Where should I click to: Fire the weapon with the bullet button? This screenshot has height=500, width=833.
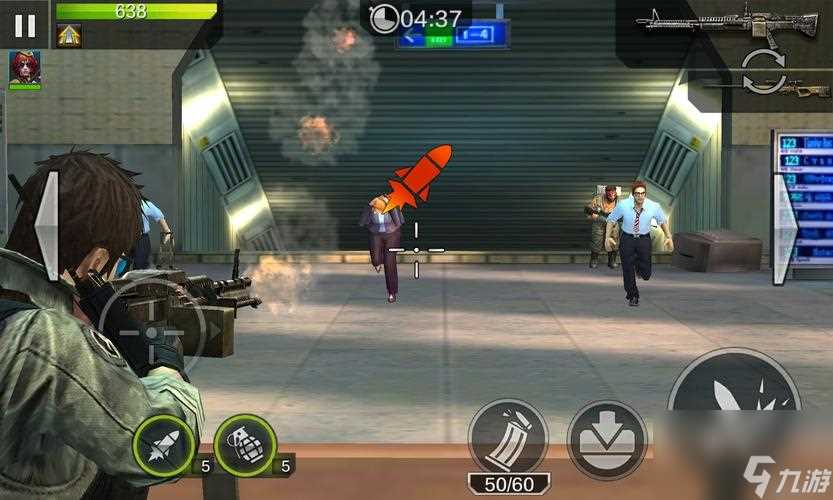click(735, 400)
